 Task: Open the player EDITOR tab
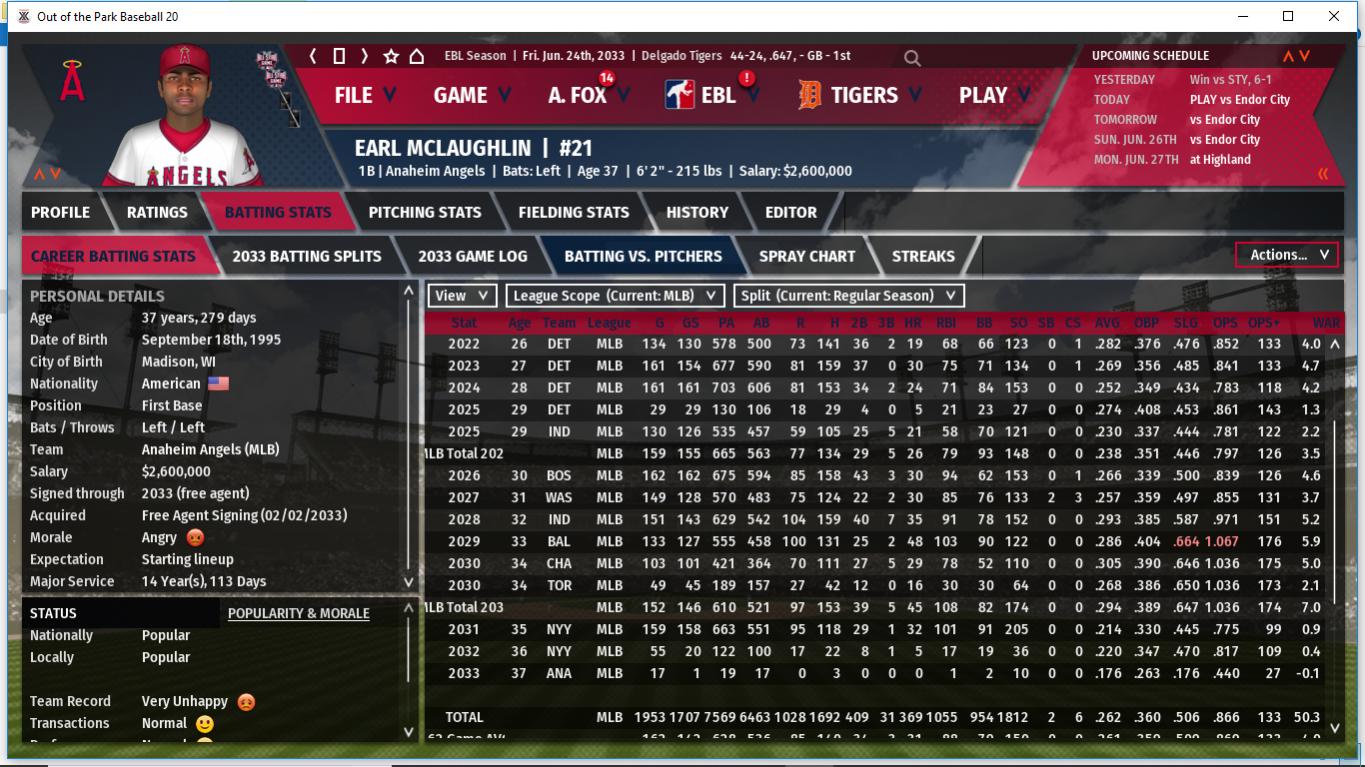(791, 212)
